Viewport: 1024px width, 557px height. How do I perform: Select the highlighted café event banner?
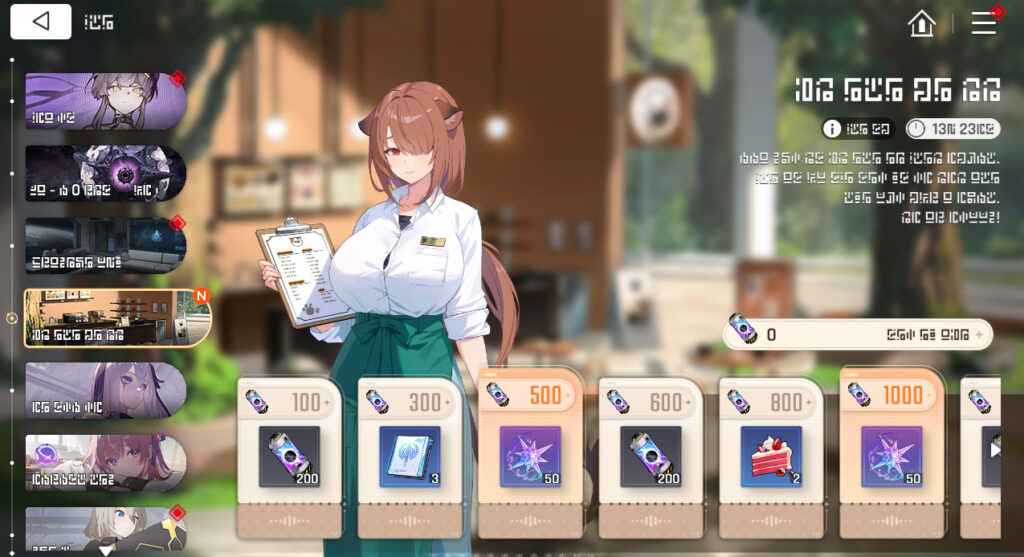coord(117,318)
